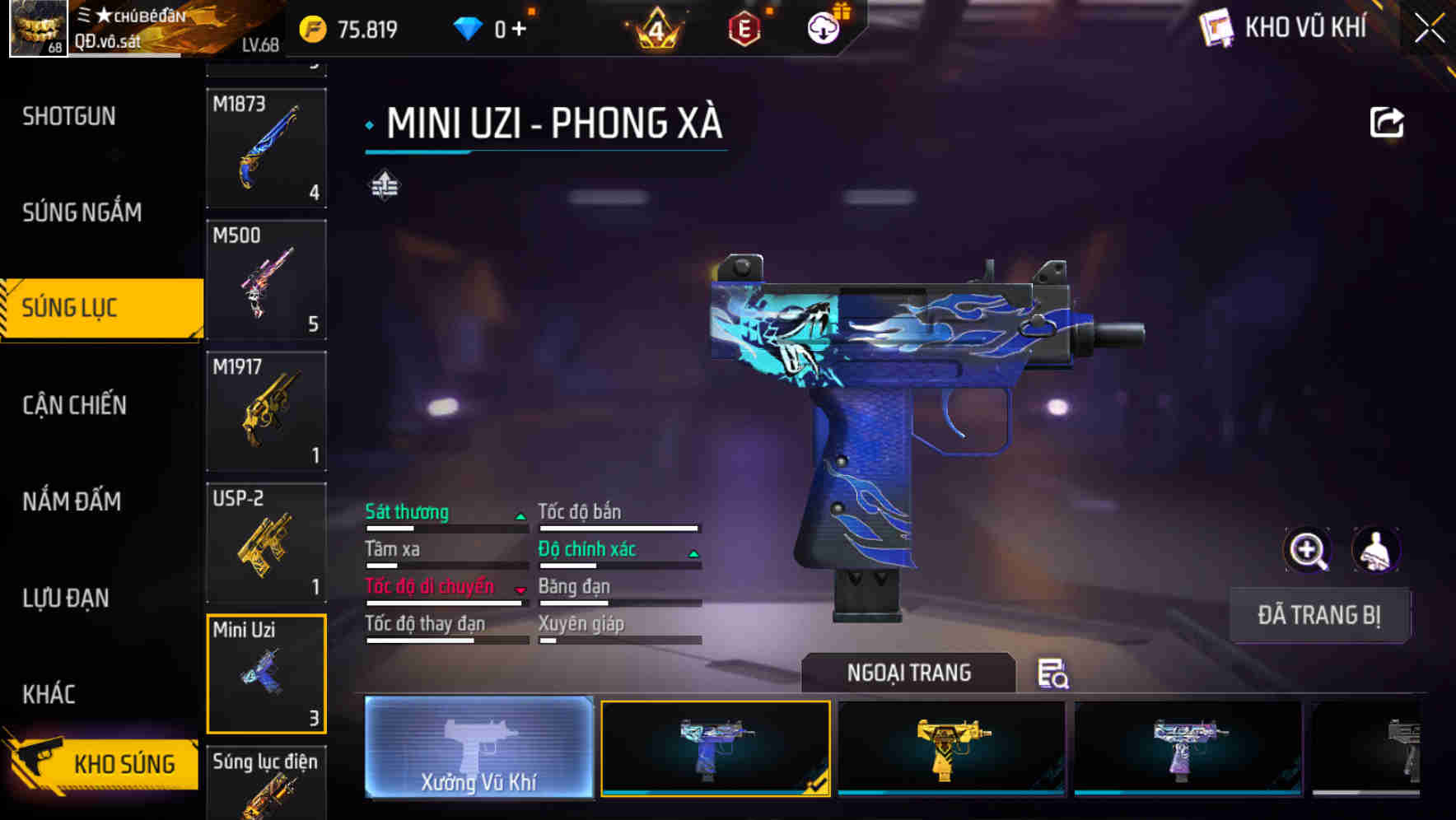The image size is (1456, 820).
Task: Select the CẬN CHIẾN category
Action: (x=74, y=405)
